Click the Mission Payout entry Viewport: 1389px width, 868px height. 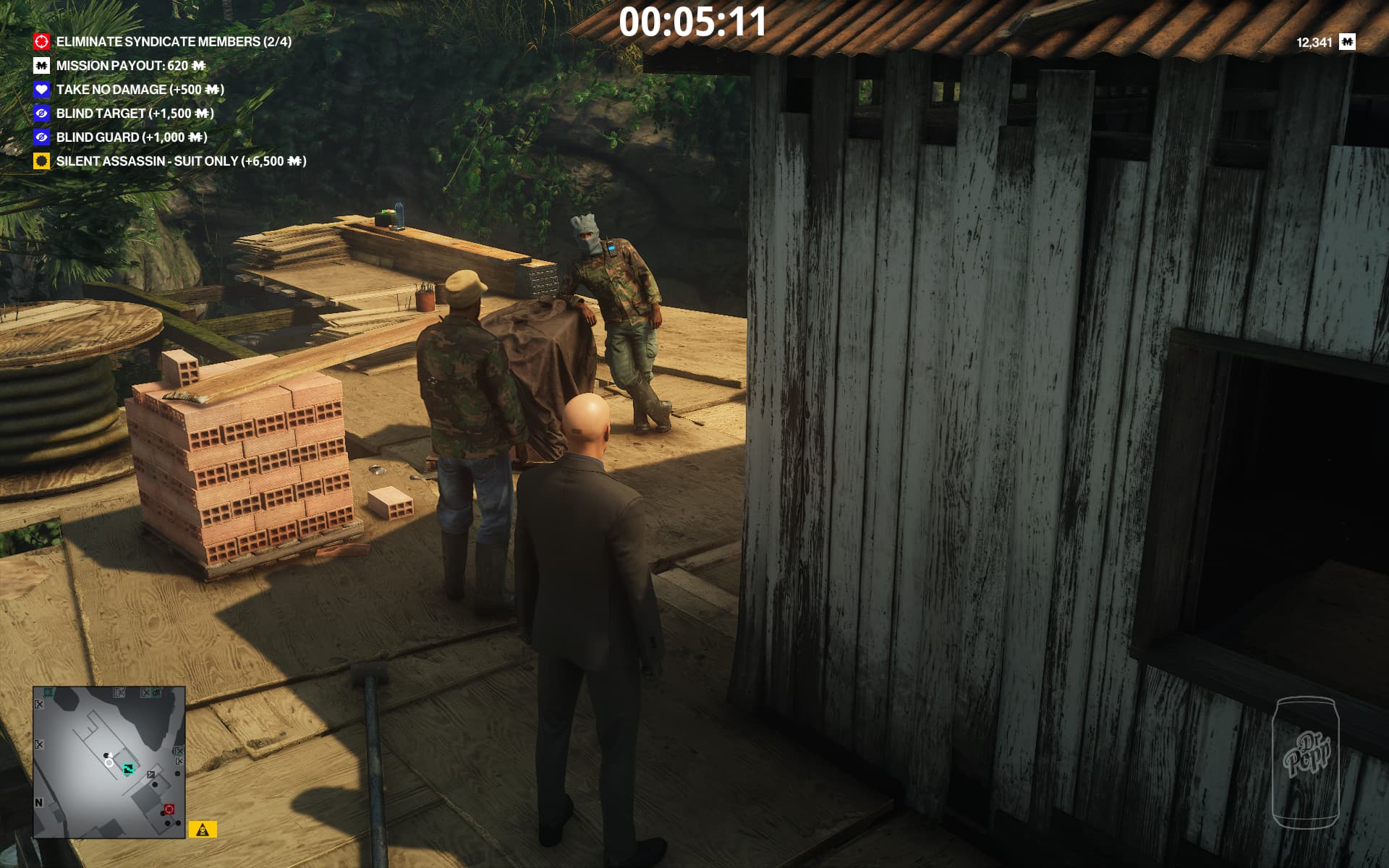(130, 66)
